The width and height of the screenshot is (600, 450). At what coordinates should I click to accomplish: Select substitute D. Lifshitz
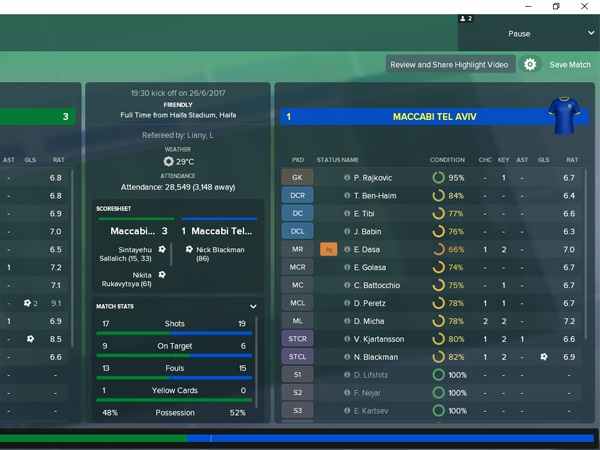(374, 375)
